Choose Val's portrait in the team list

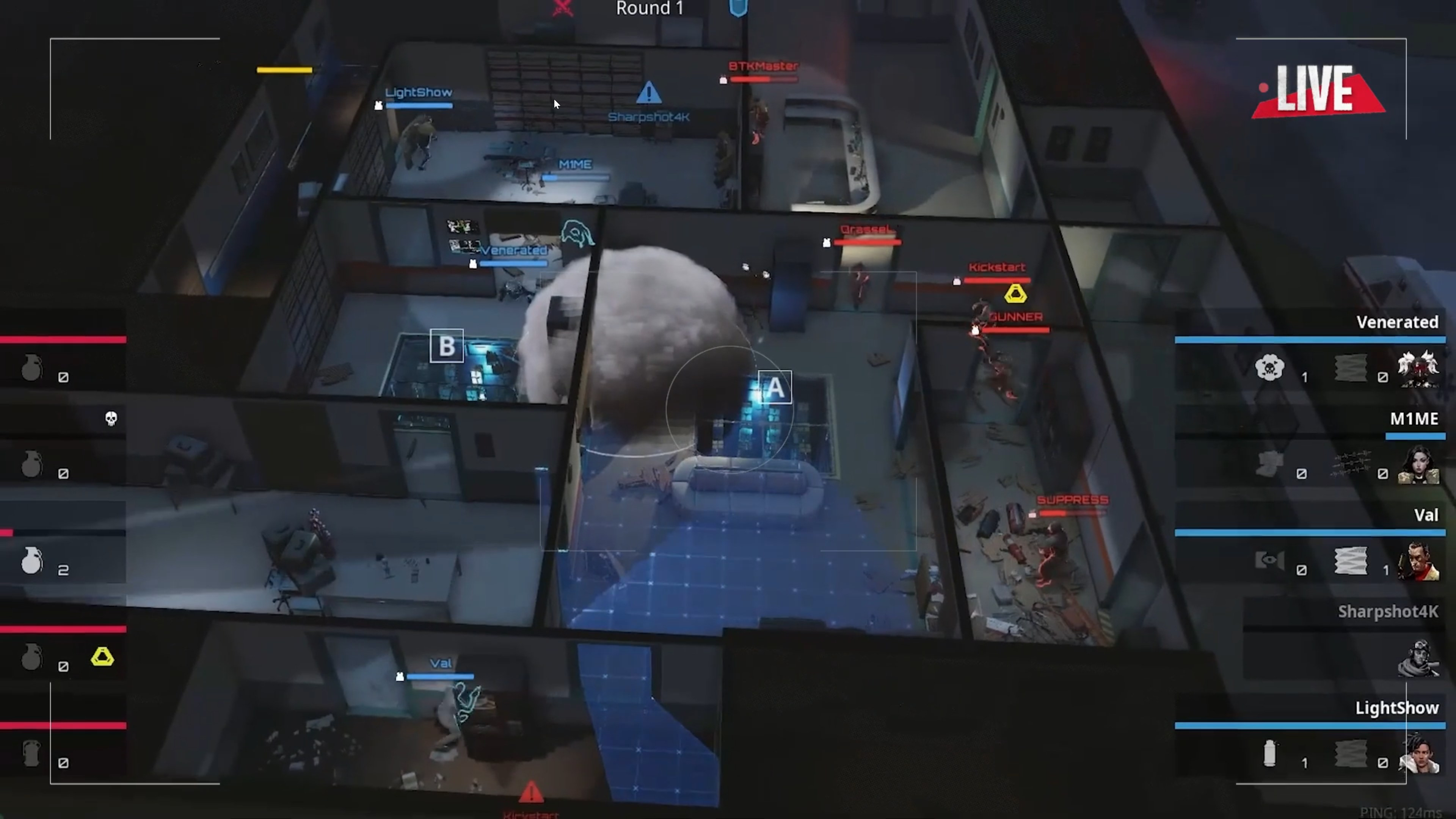coord(1418,561)
